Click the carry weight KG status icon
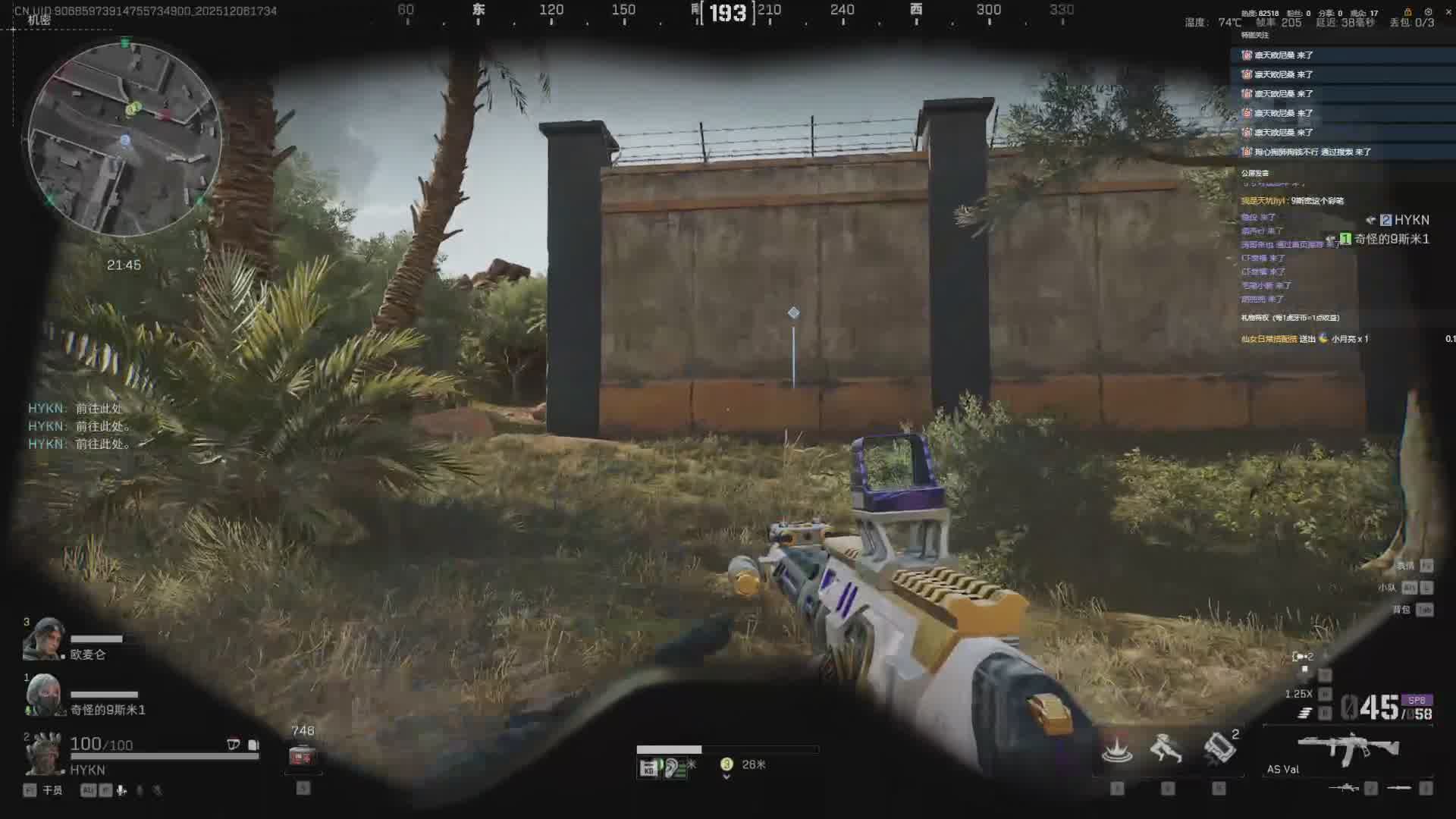1456x819 pixels. pyautogui.click(x=648, y=769)
